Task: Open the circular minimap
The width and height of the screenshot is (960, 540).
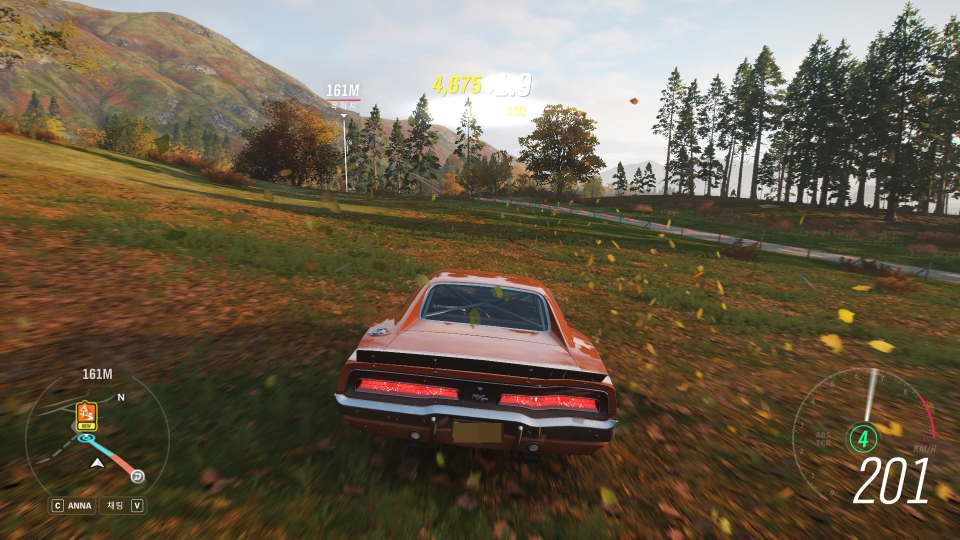Action: click(97, 440)
